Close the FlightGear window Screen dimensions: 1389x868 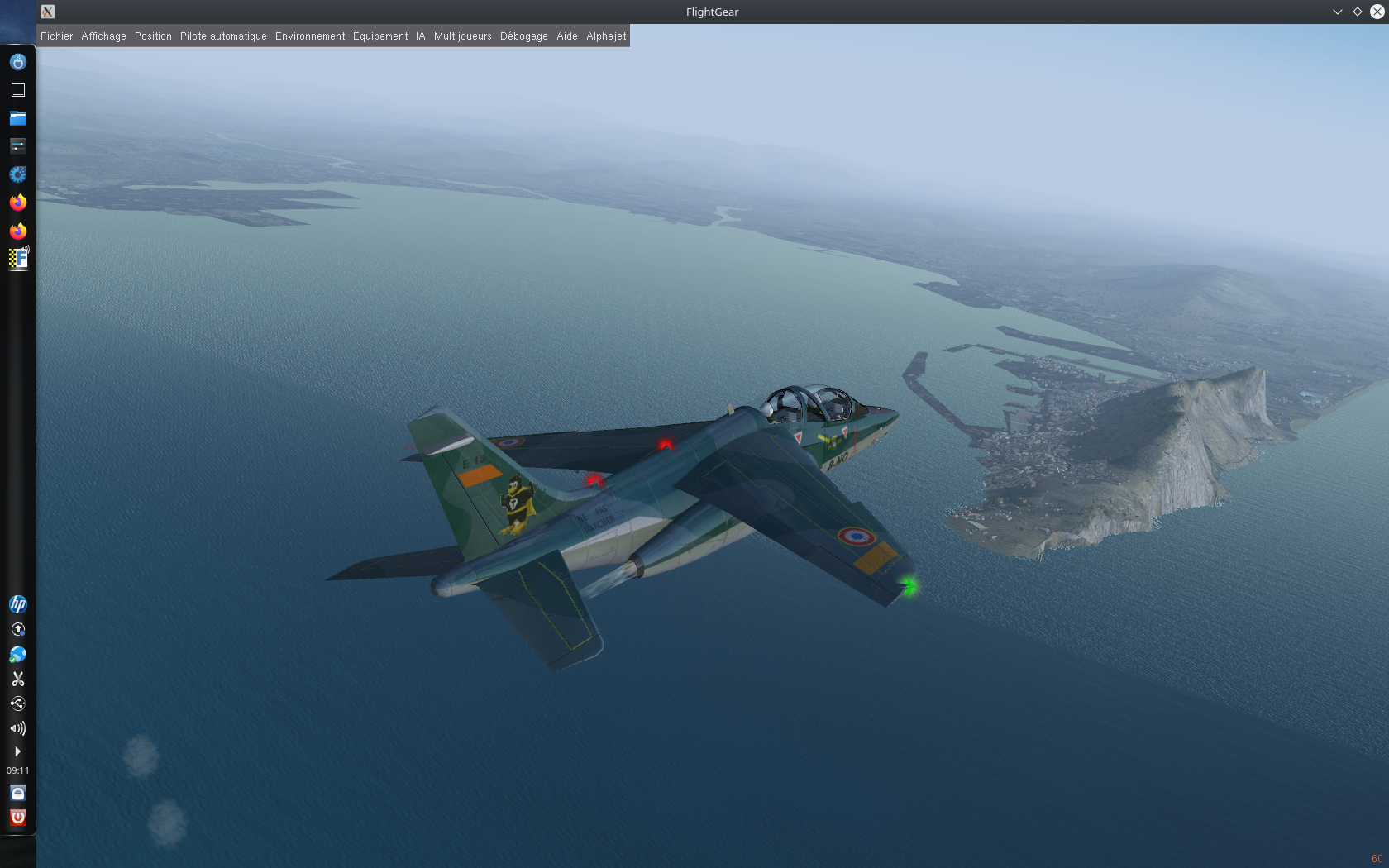1377,12
